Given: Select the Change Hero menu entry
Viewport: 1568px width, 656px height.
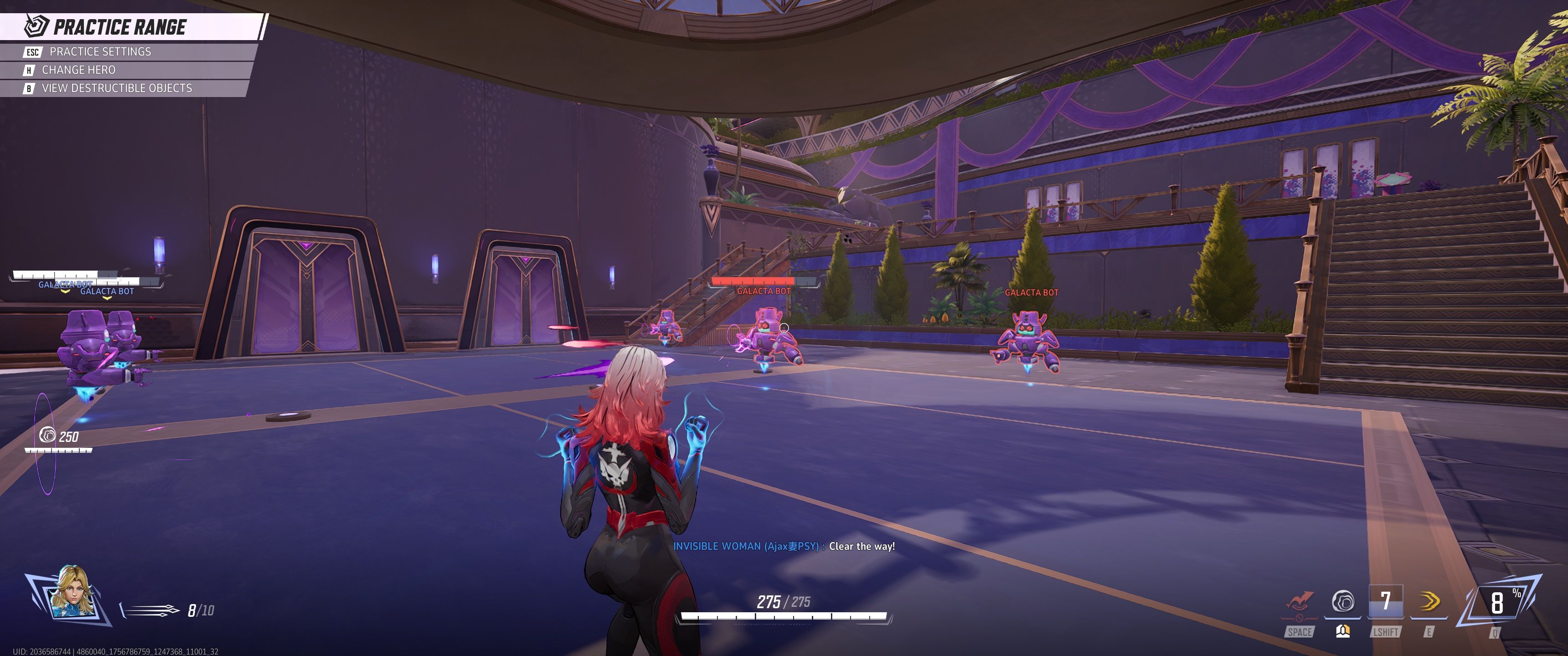Looking at the screenshot, I should click(x=78, y=69).
